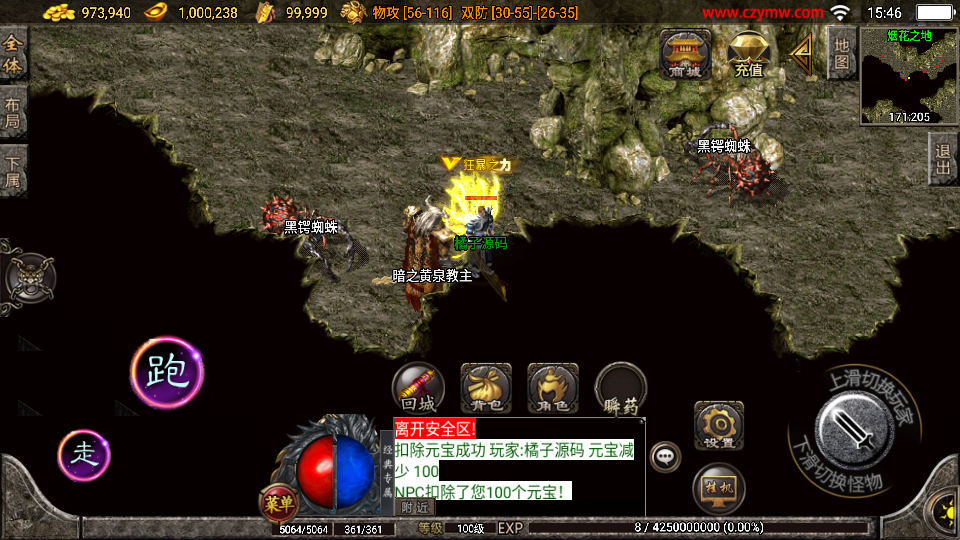Switch to 走 walk mode

[84, 454]
